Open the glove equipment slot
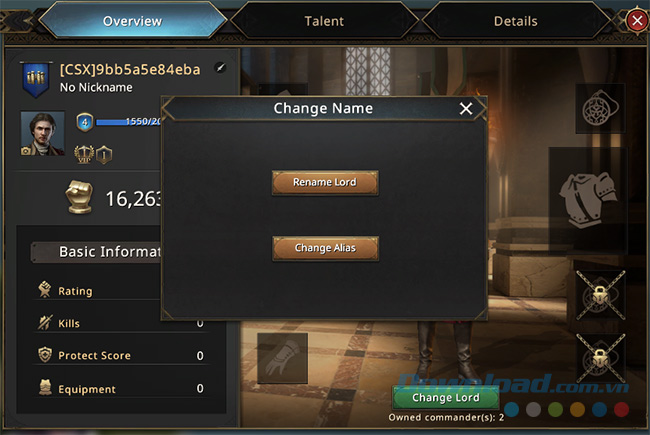 coord(281,357)
